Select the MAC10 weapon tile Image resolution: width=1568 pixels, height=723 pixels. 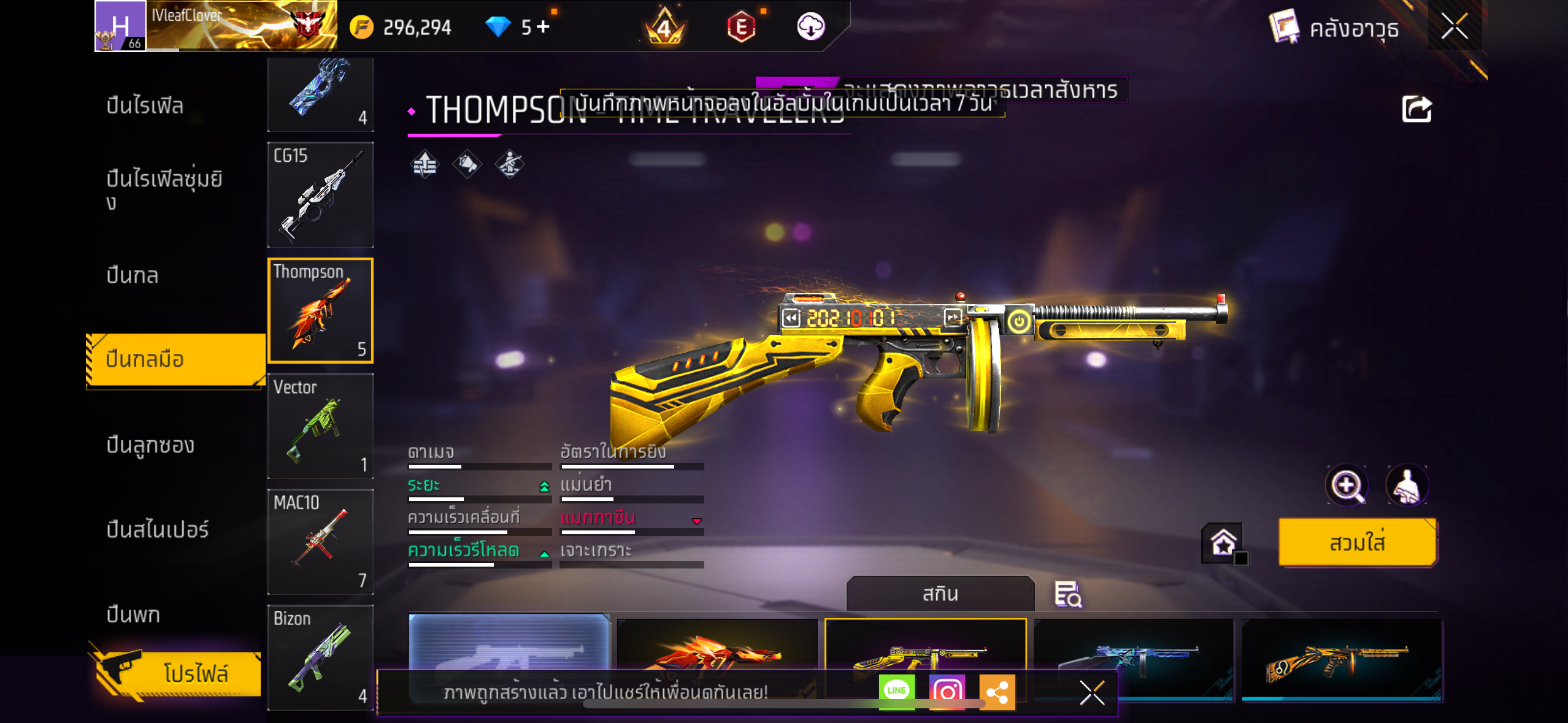click(320, 541)
